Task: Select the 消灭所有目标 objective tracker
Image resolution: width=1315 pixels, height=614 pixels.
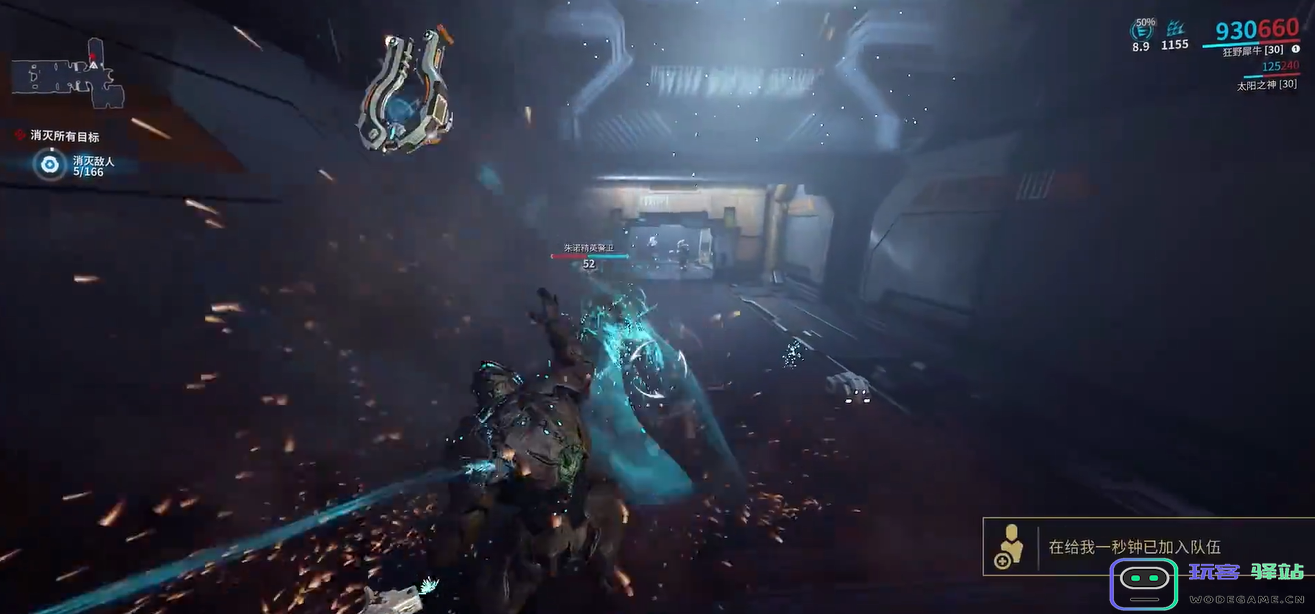Action: coord(64,136)
